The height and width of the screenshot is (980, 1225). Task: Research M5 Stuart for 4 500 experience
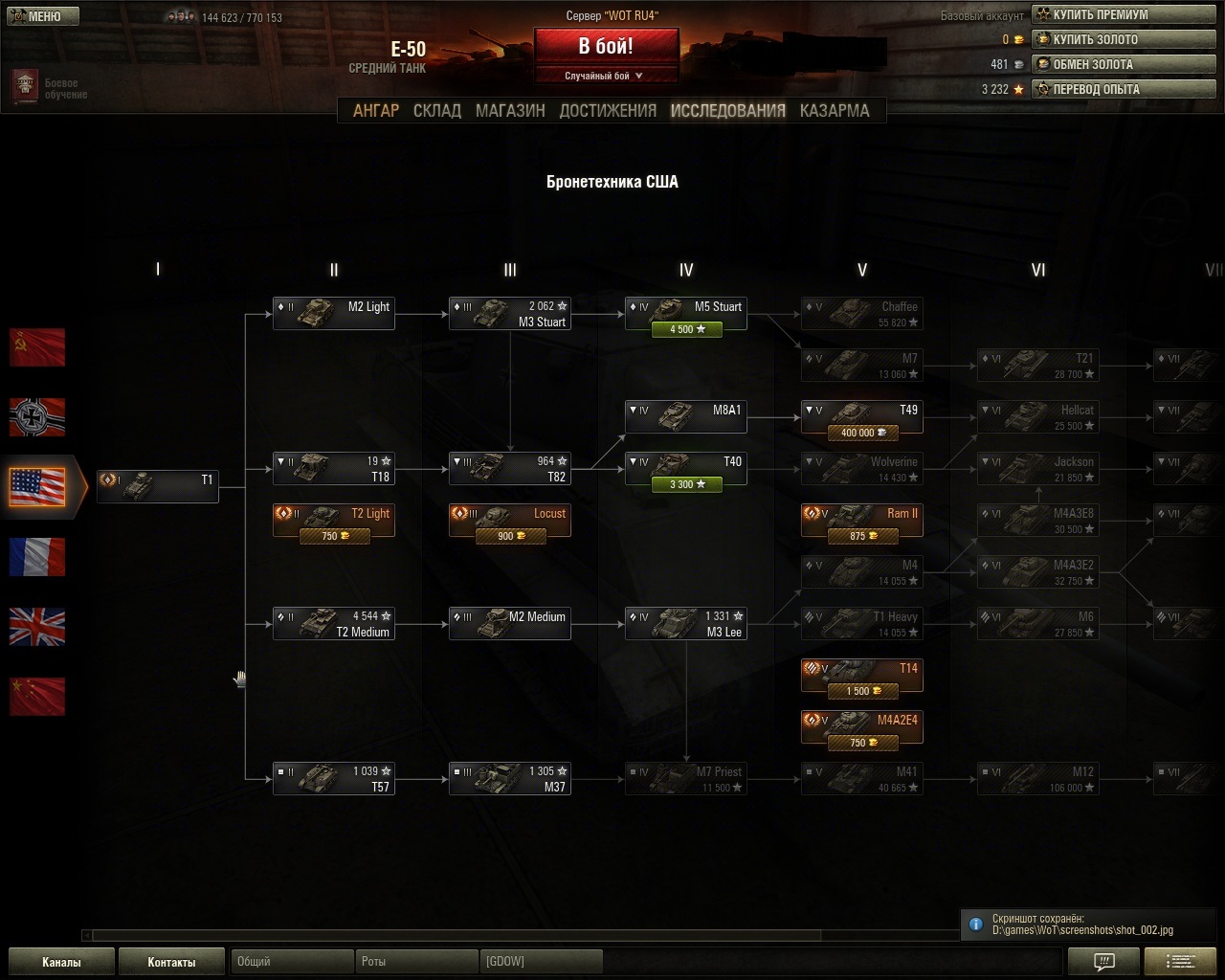(x=686, y=329)
